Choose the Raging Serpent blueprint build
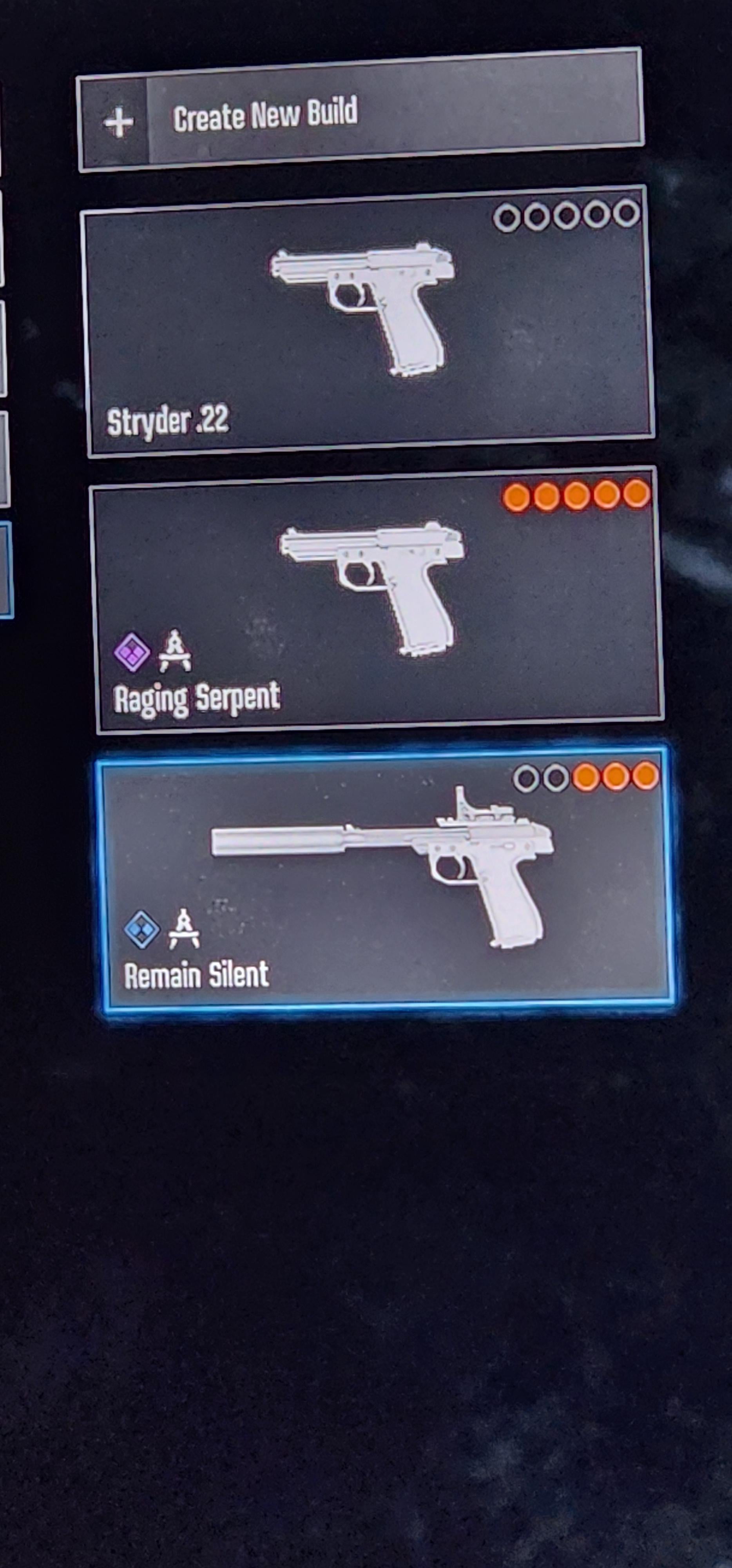Viewport: 732px width, 1568px height. [x=377, y=601]
